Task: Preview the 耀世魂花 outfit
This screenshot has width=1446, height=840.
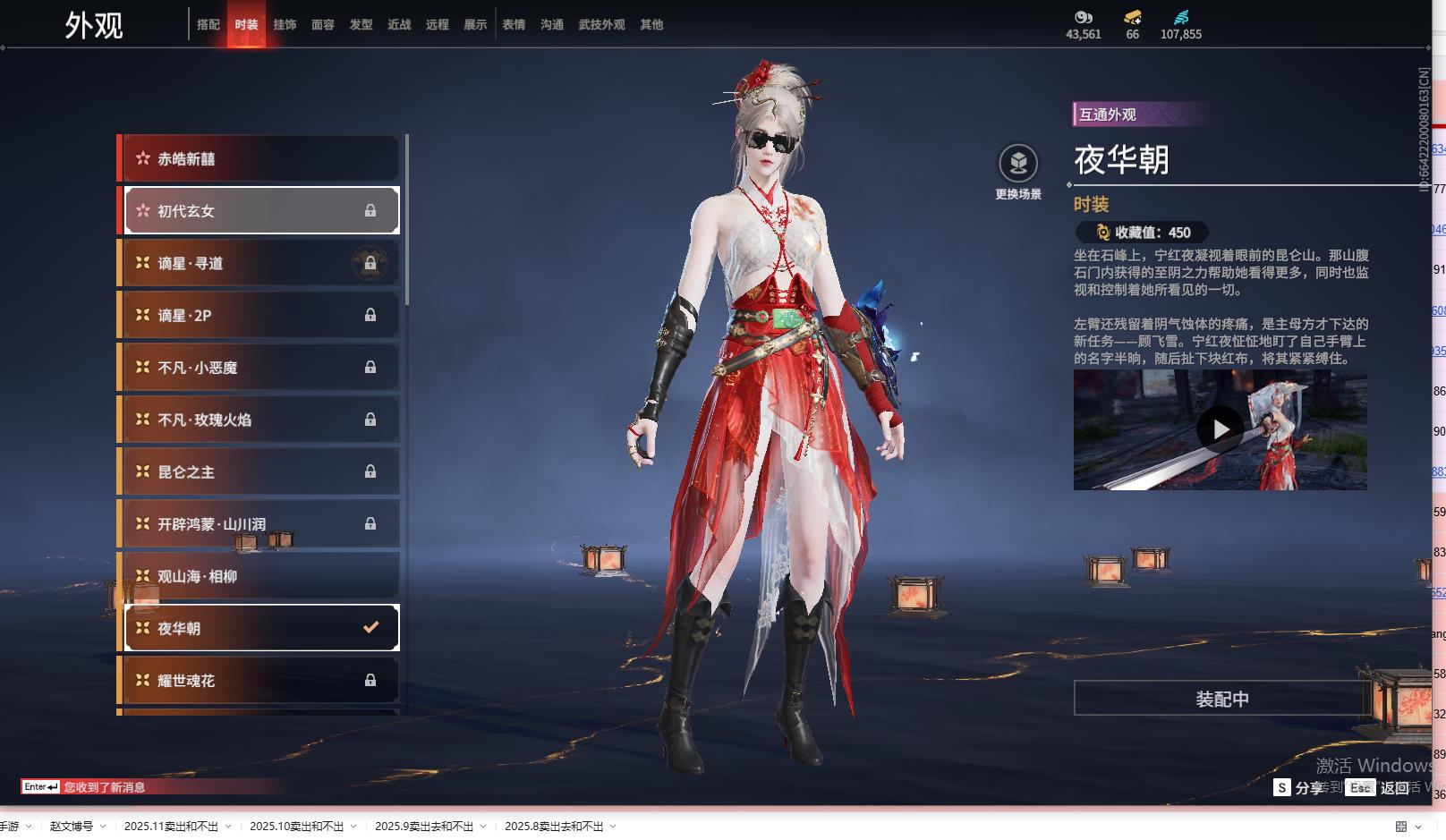Action: pos(259,681)
